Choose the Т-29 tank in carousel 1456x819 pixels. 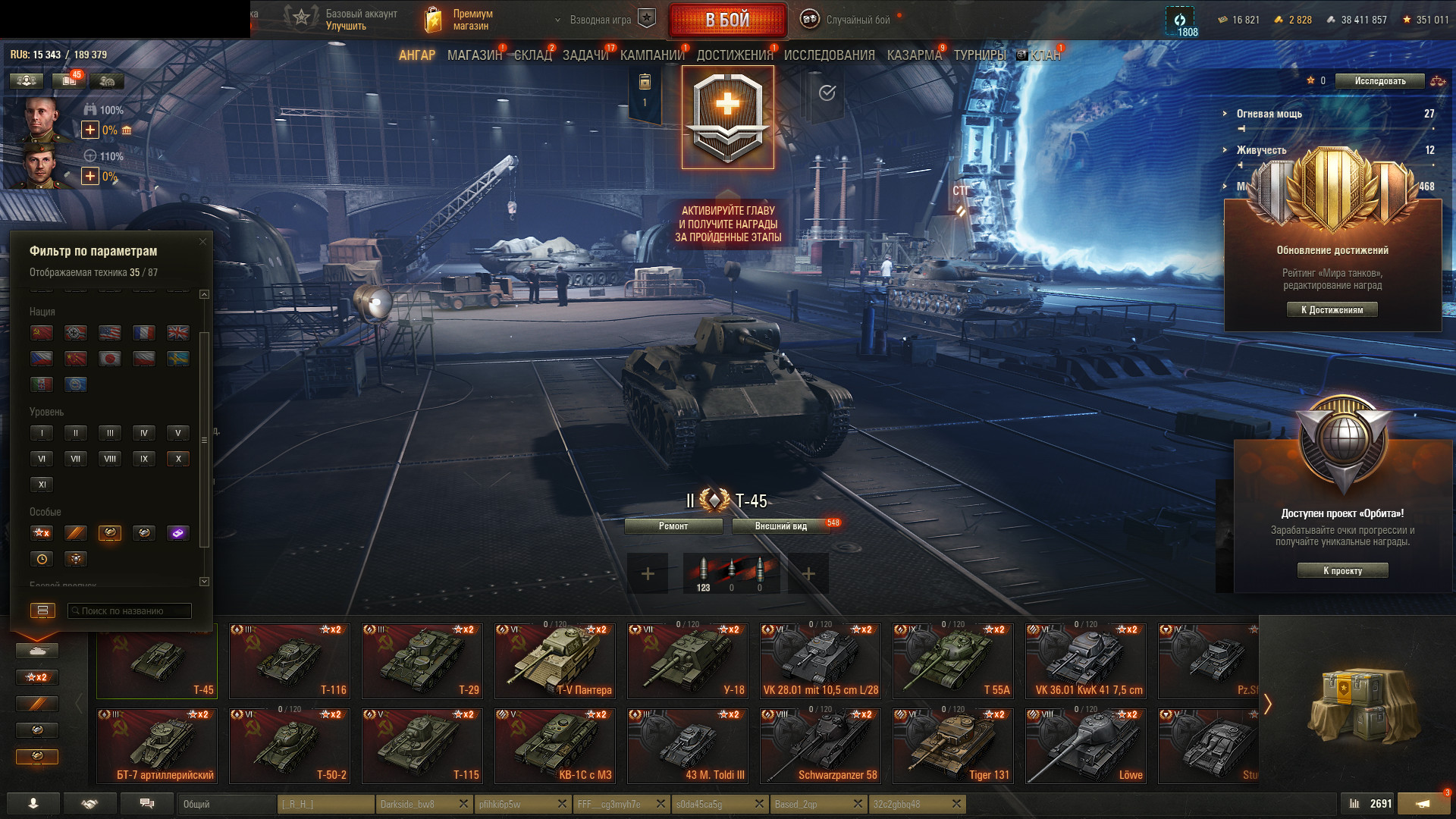422,661
